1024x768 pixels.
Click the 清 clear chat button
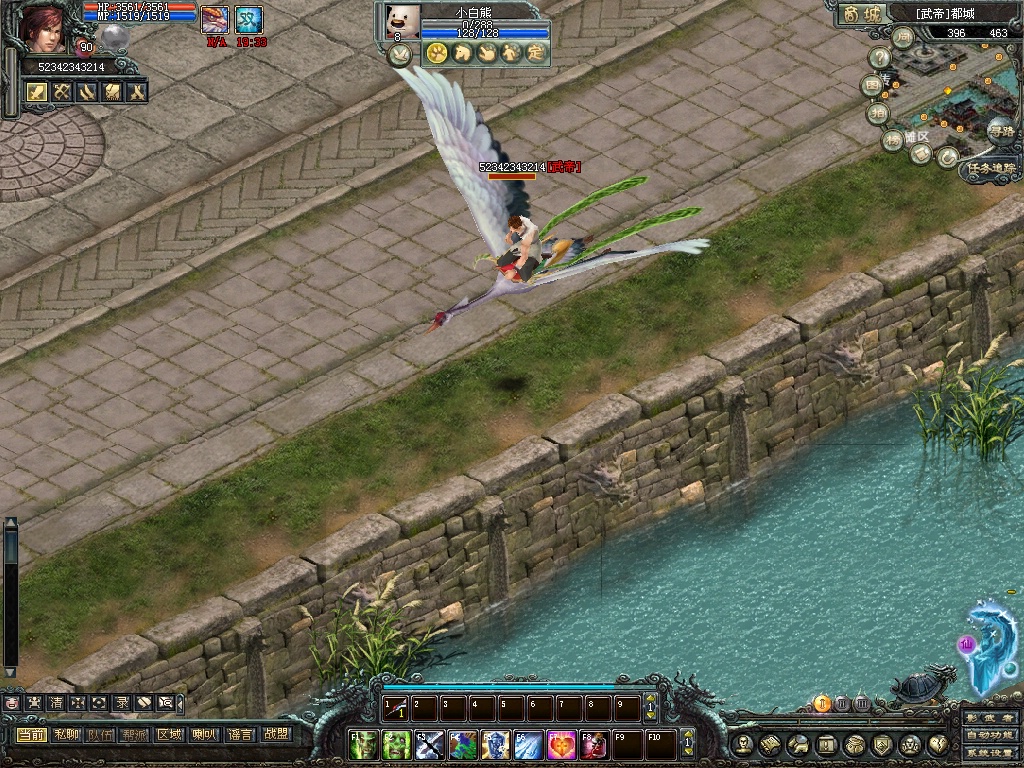(x=55, y=703)
